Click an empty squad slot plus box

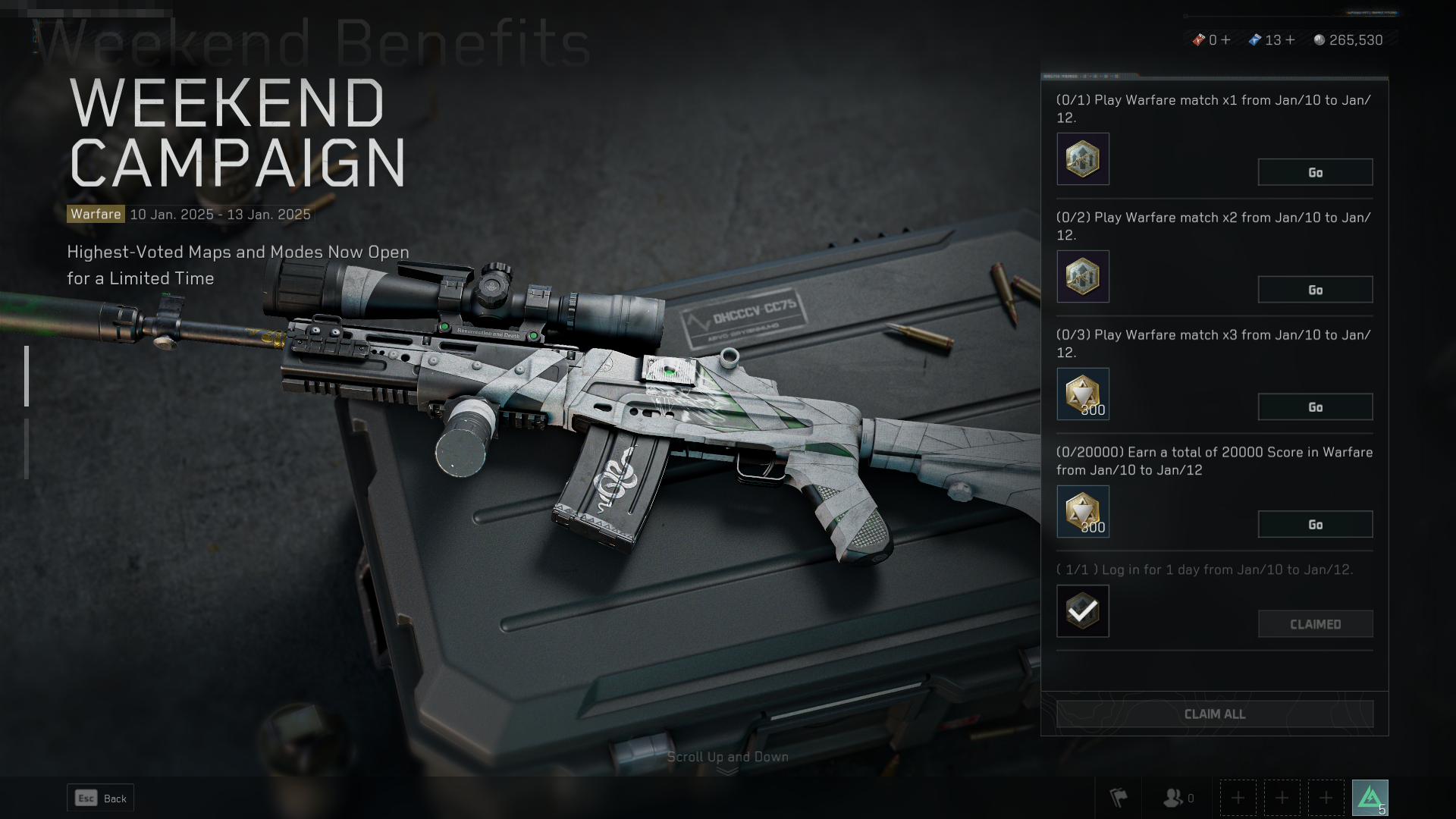click(x=1237, y=797)
